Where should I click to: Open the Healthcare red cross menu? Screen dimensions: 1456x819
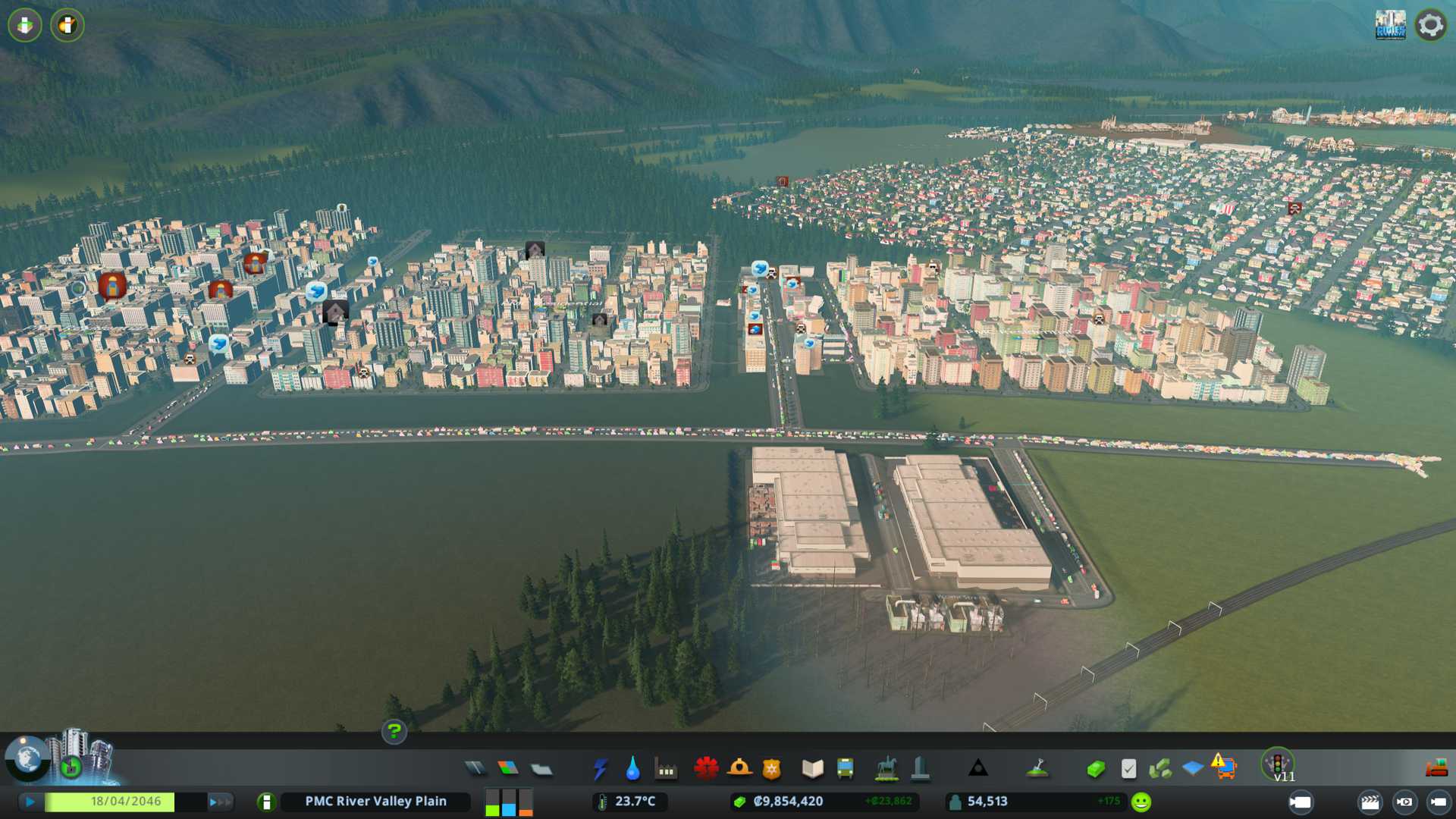tap(706, 769)
